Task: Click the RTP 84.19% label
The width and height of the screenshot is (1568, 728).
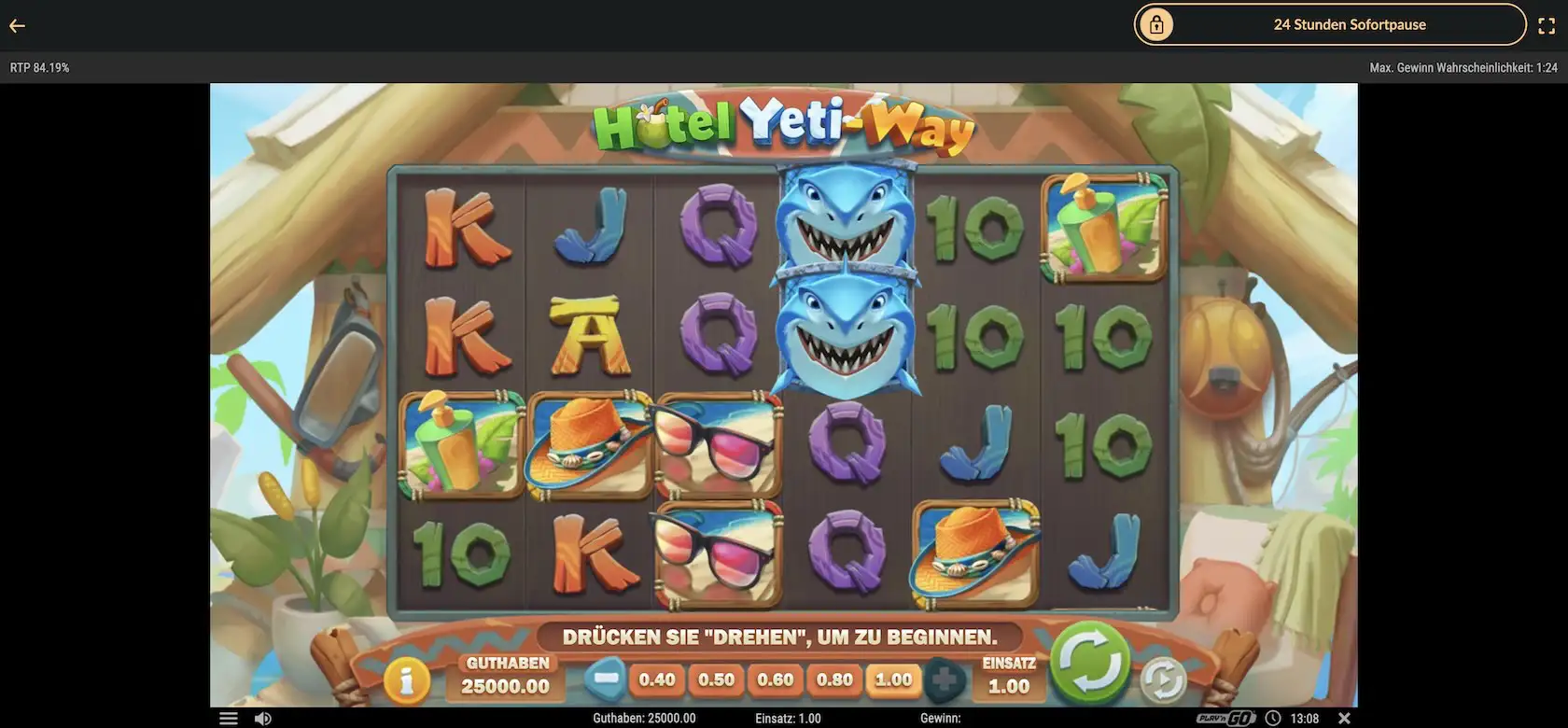Action: (x=39, y=66)
